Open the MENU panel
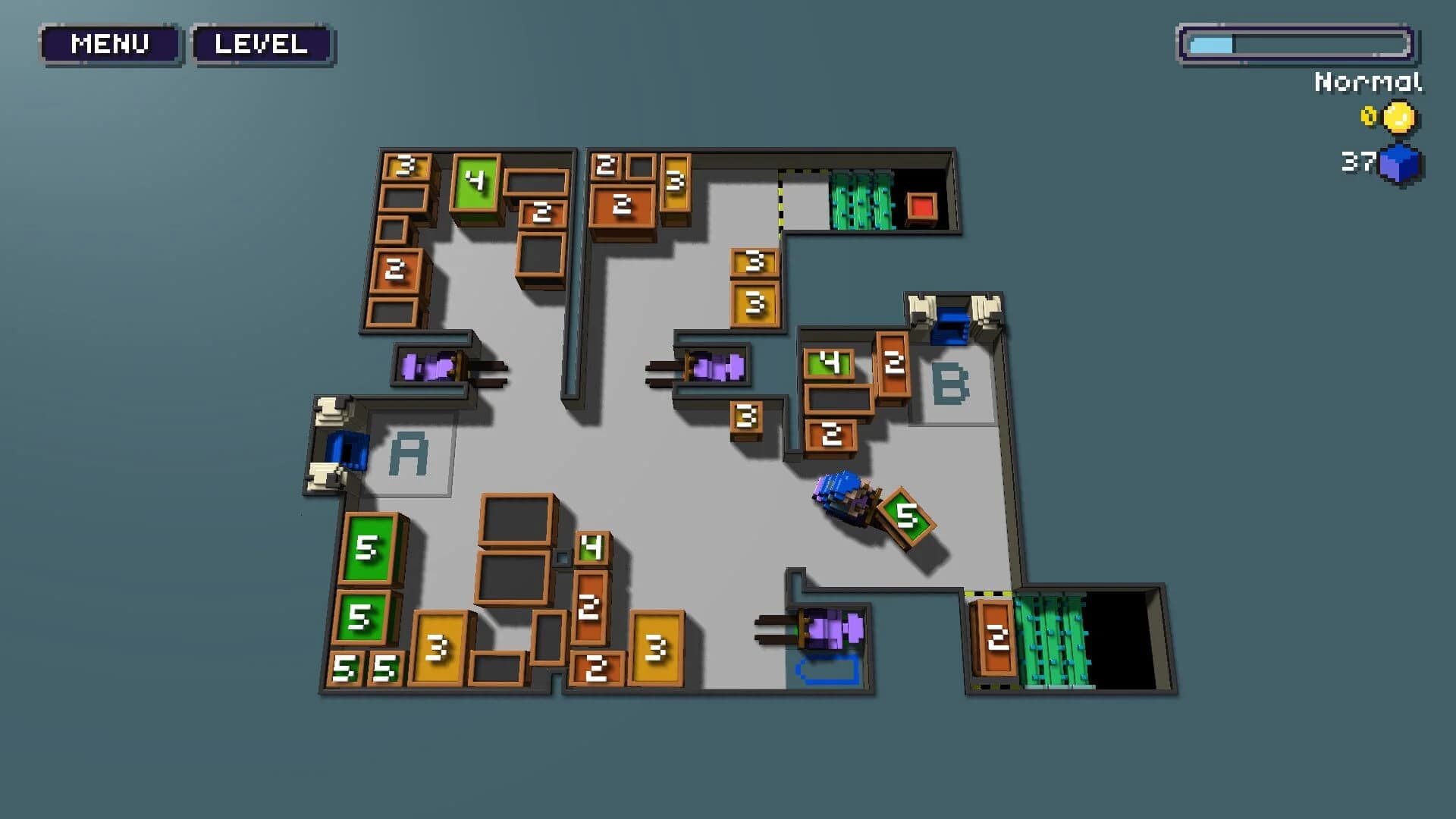Image resolution: width=1456 pixels, height=819 pixels. (x=109, y=43)
